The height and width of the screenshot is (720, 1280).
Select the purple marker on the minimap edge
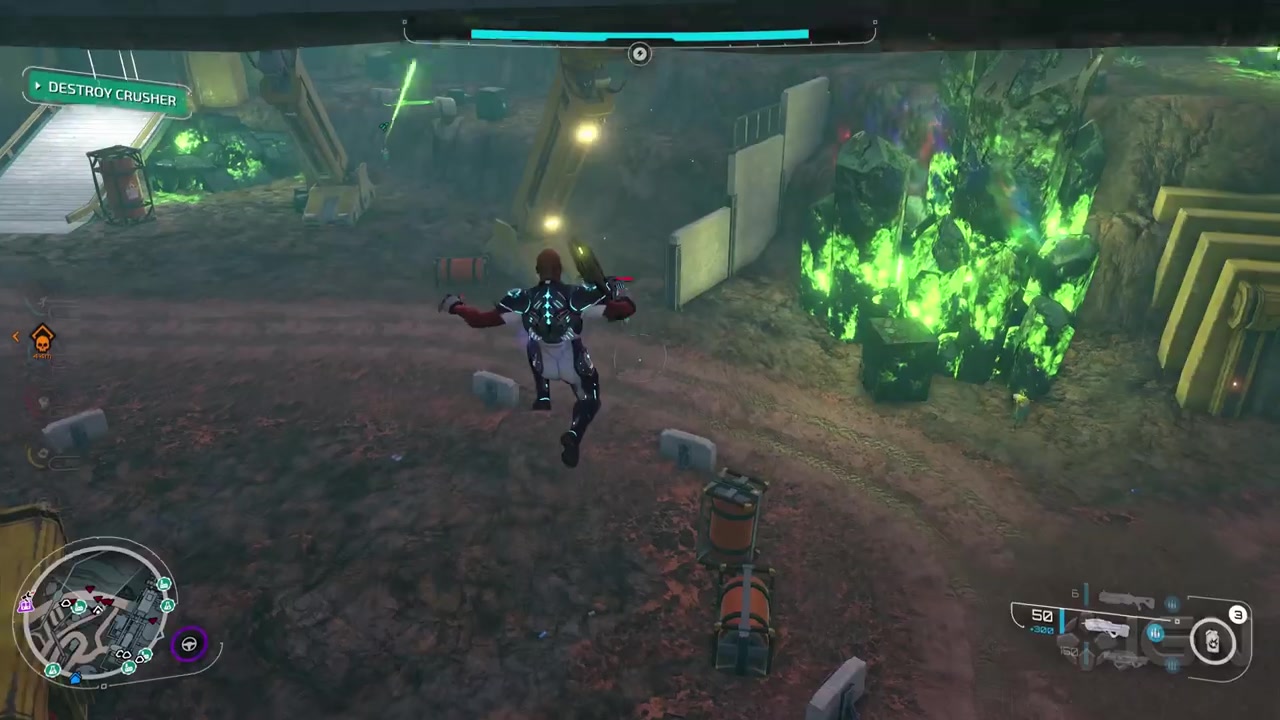click(x=26, y=603)
